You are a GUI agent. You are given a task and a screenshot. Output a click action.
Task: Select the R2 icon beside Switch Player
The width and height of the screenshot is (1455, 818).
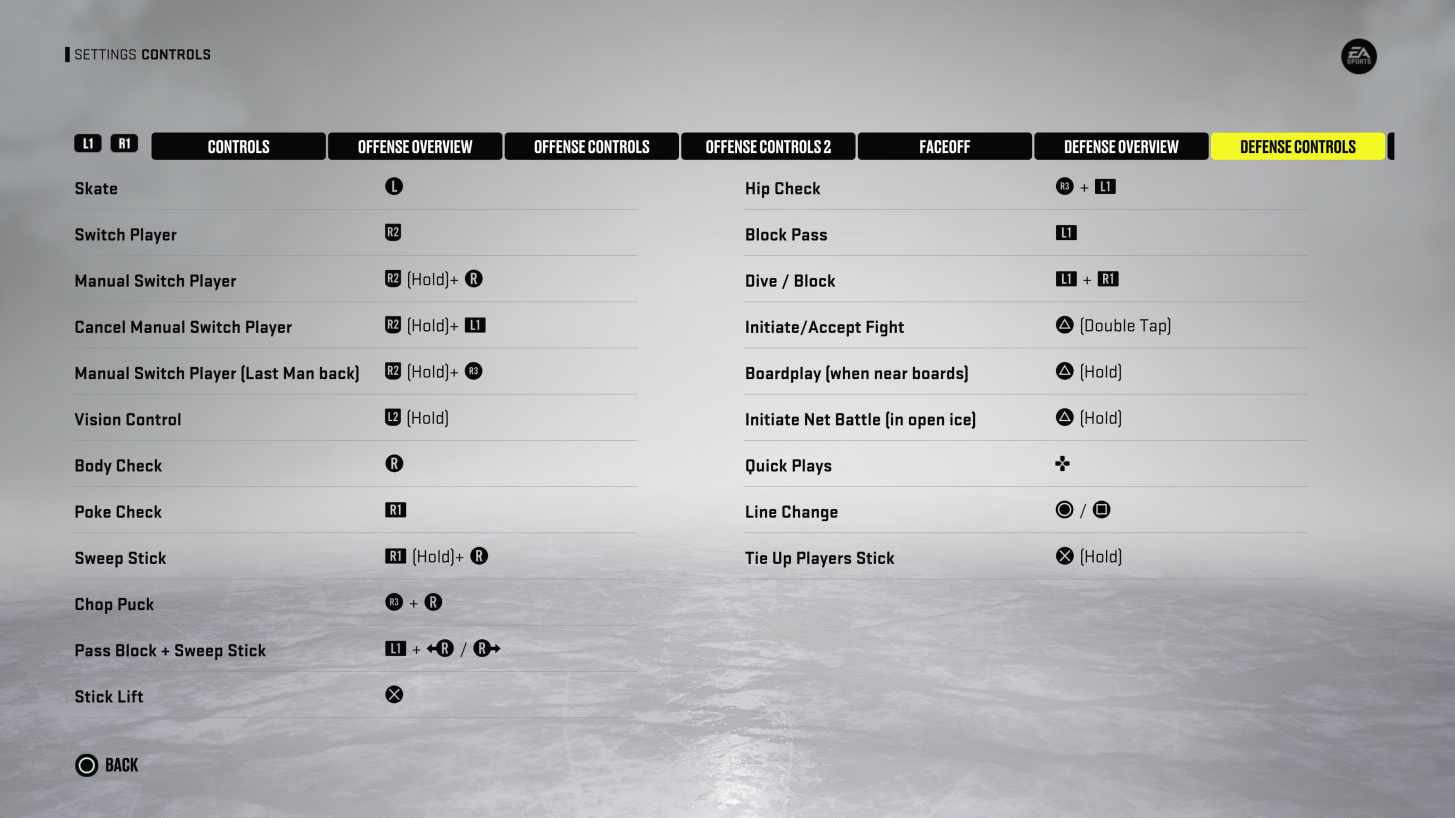coord(394,232)
